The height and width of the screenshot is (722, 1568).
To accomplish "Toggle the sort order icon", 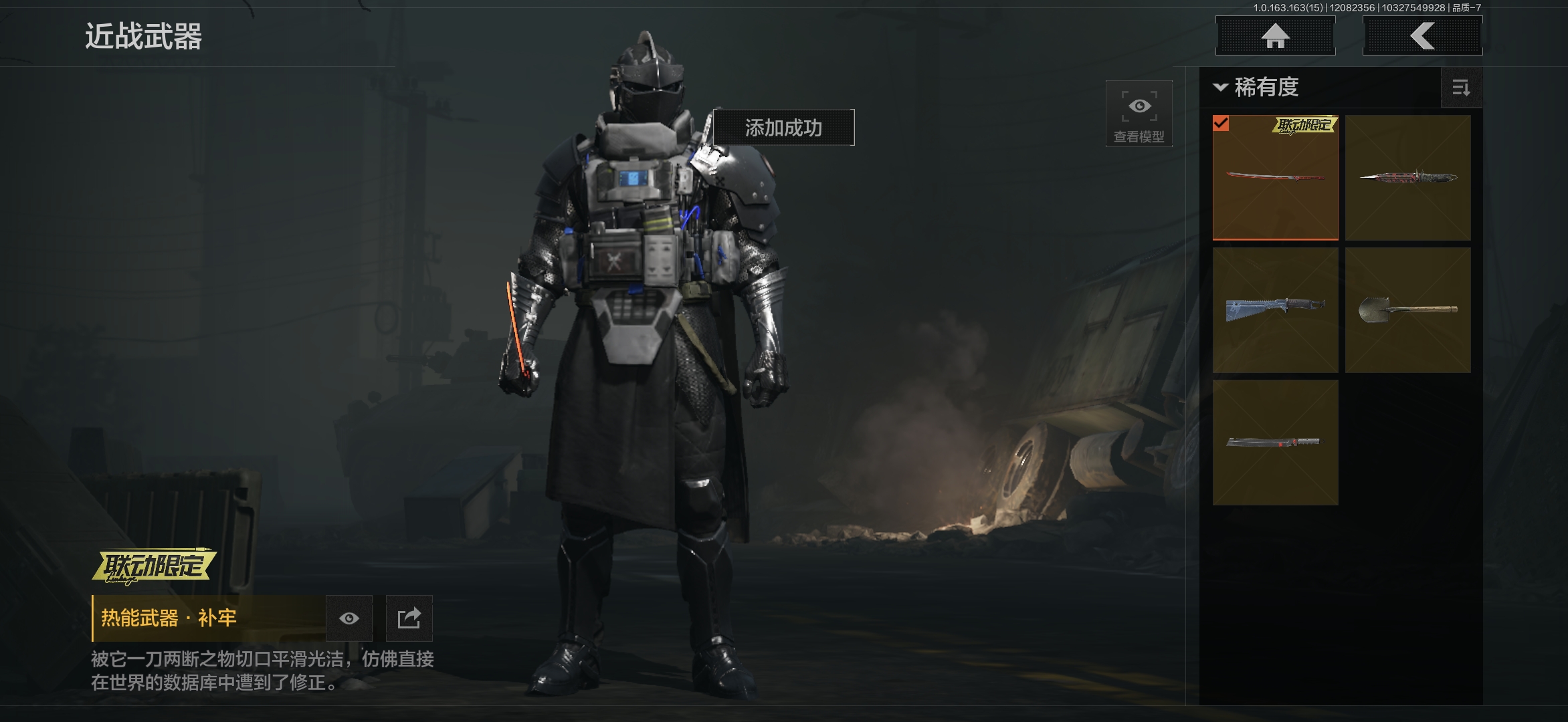I will (x=1461, y=88).
